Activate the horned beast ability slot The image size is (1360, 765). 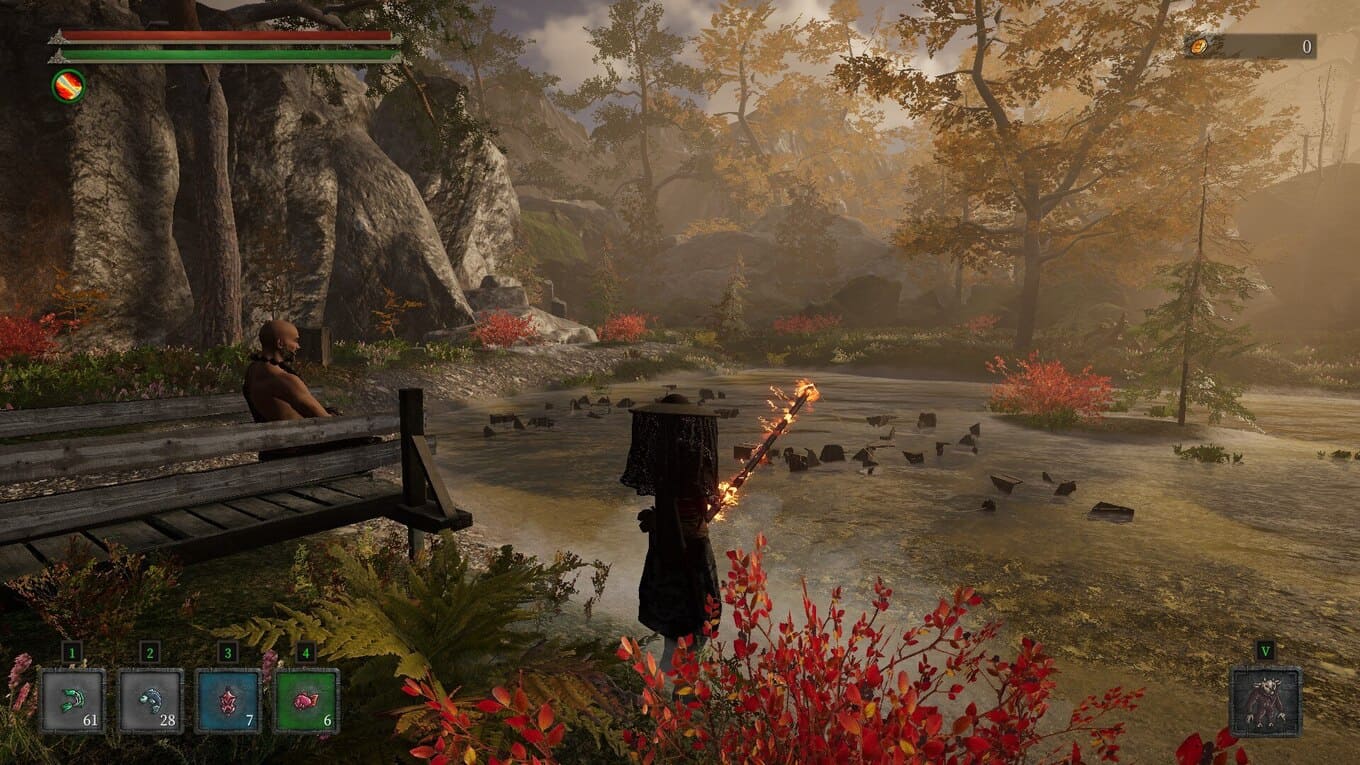1265,702
